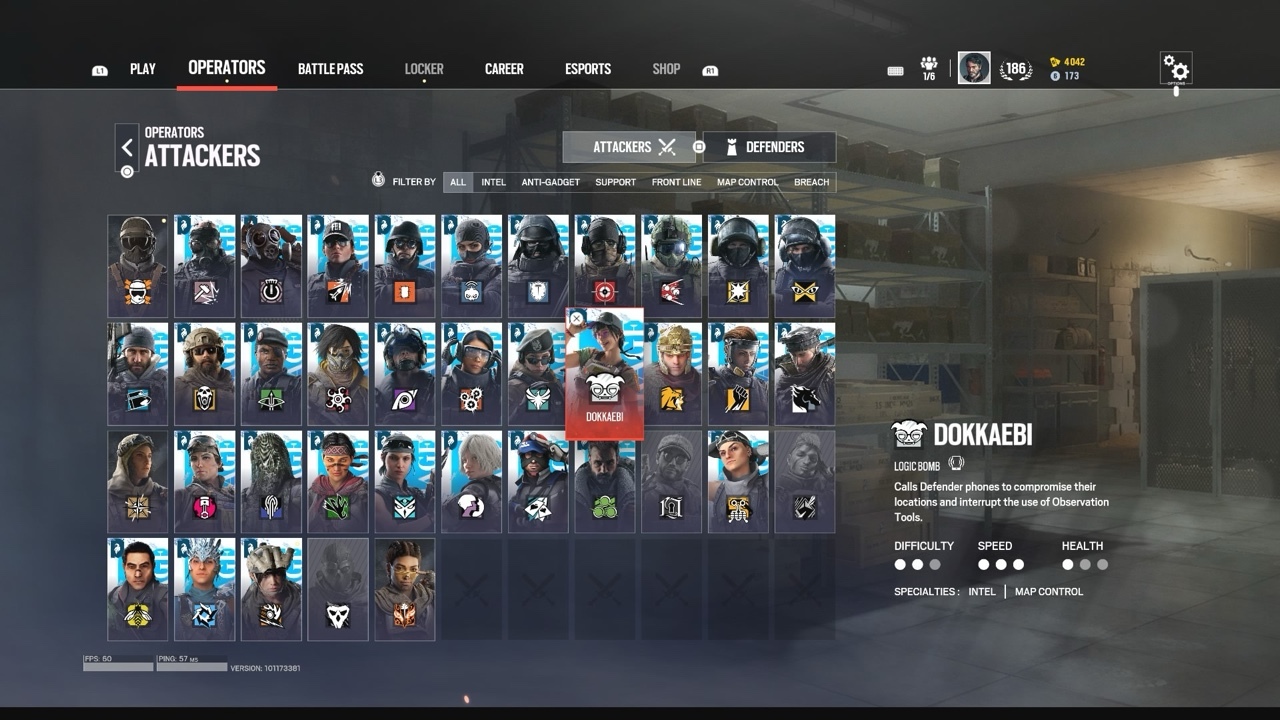The image size is (1280, 721).
Task: Filter operators by Intel
Action: (493, 182)
